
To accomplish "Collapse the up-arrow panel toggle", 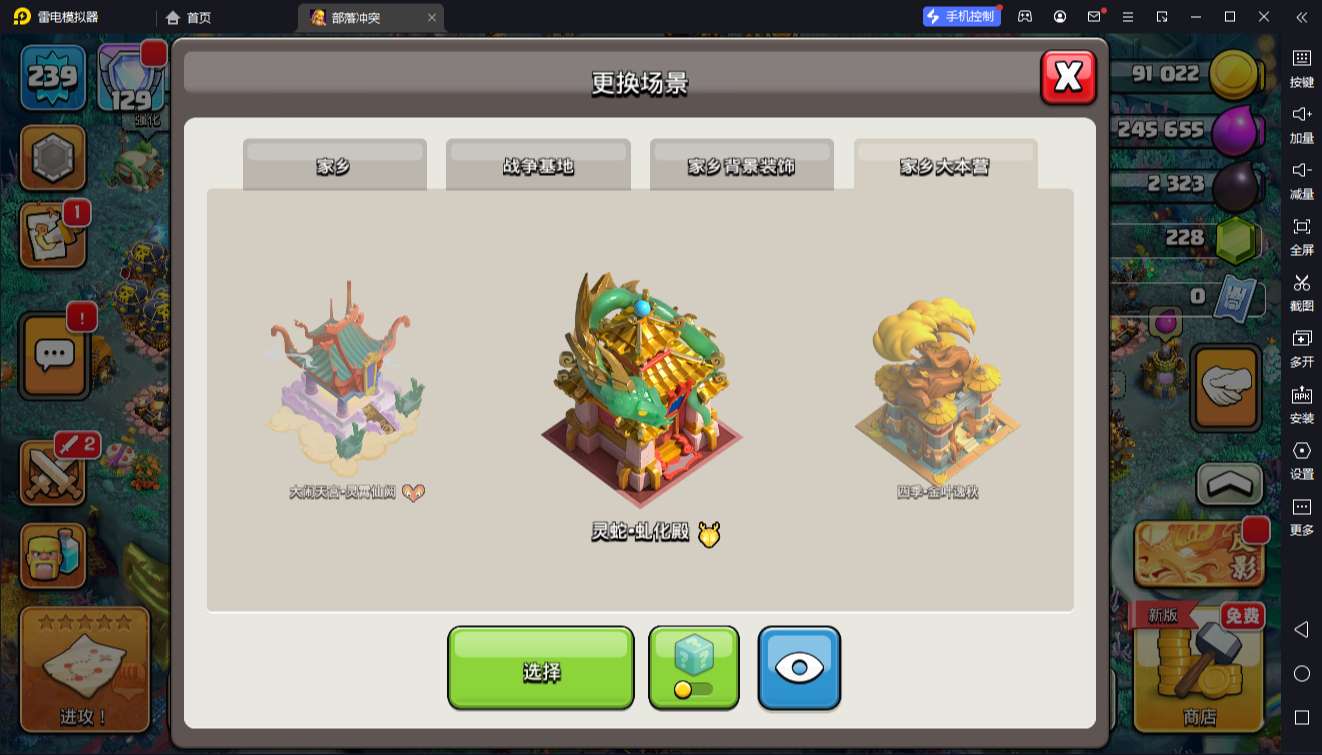I will click(1228, 485).
